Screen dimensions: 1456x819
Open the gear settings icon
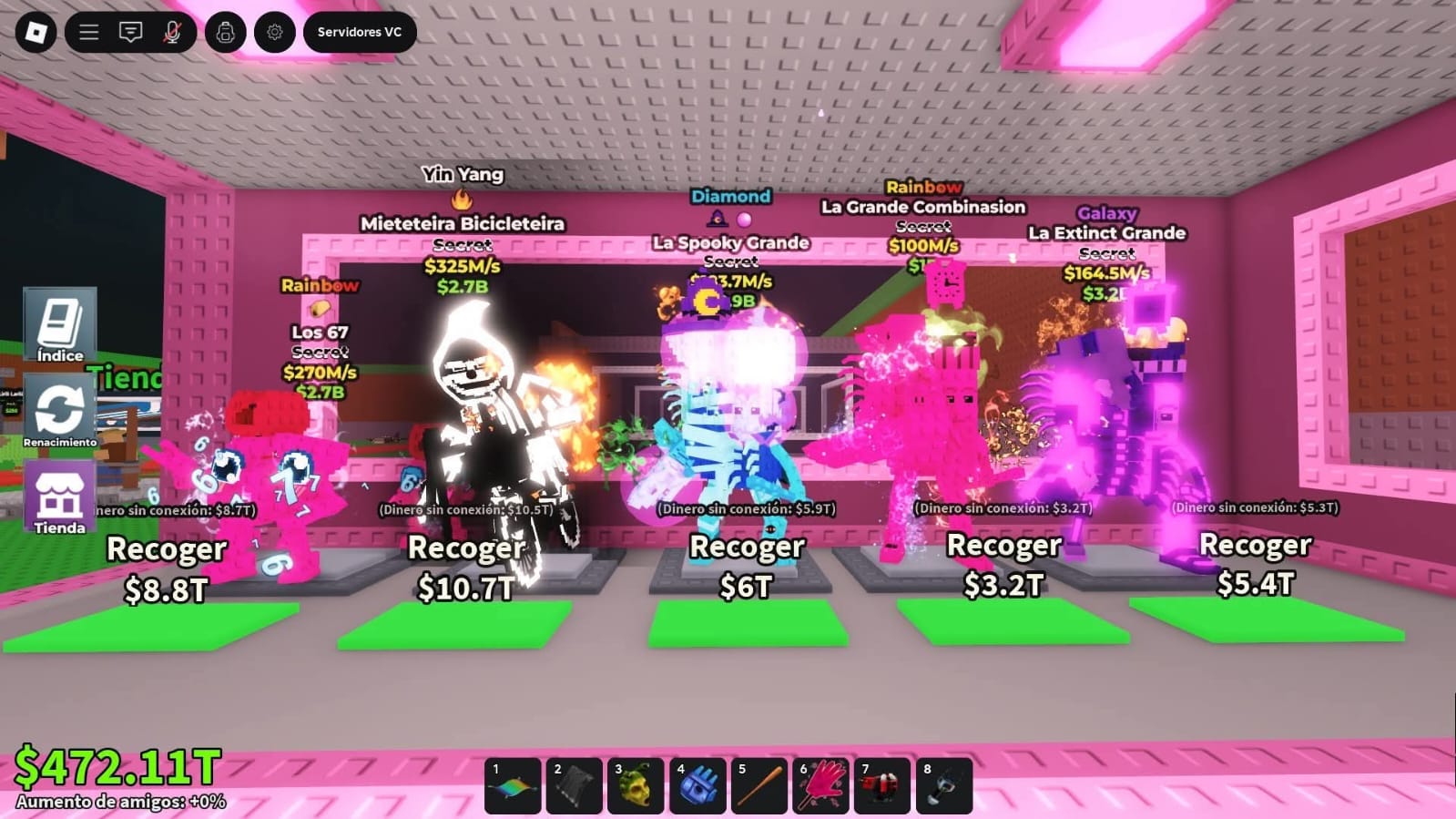pos(274,33)
